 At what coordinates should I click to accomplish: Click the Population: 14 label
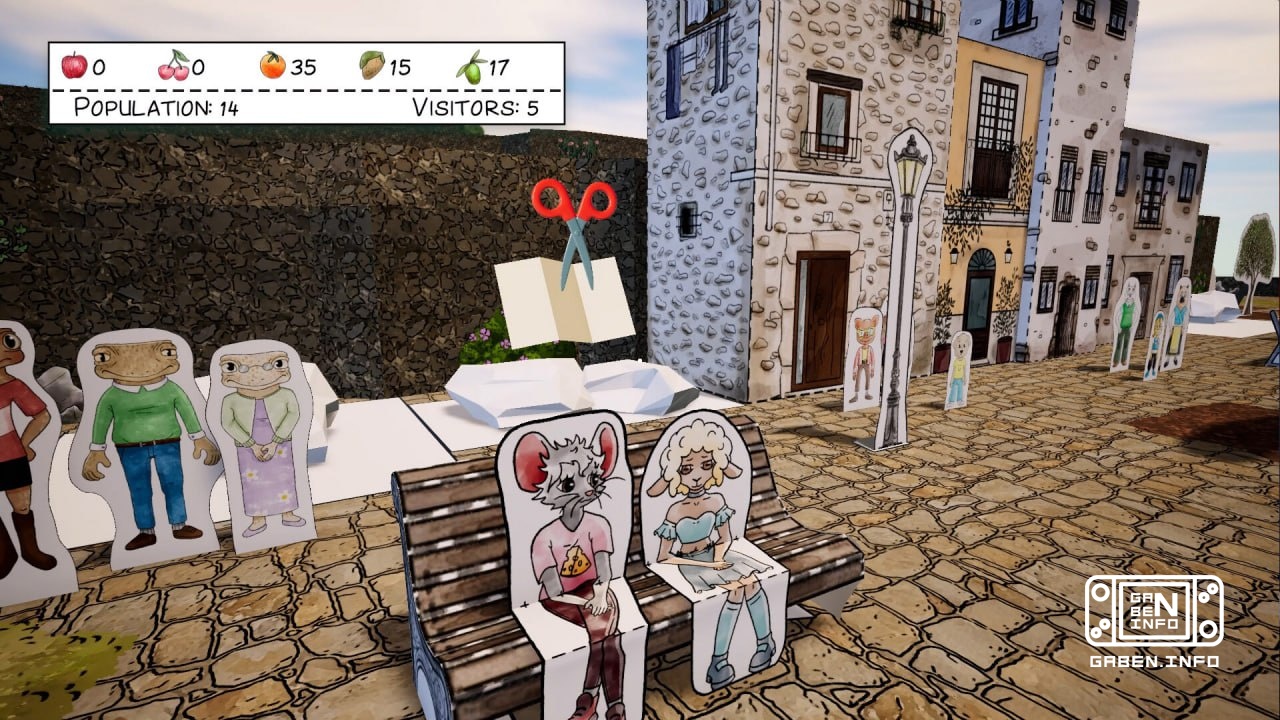157,107
